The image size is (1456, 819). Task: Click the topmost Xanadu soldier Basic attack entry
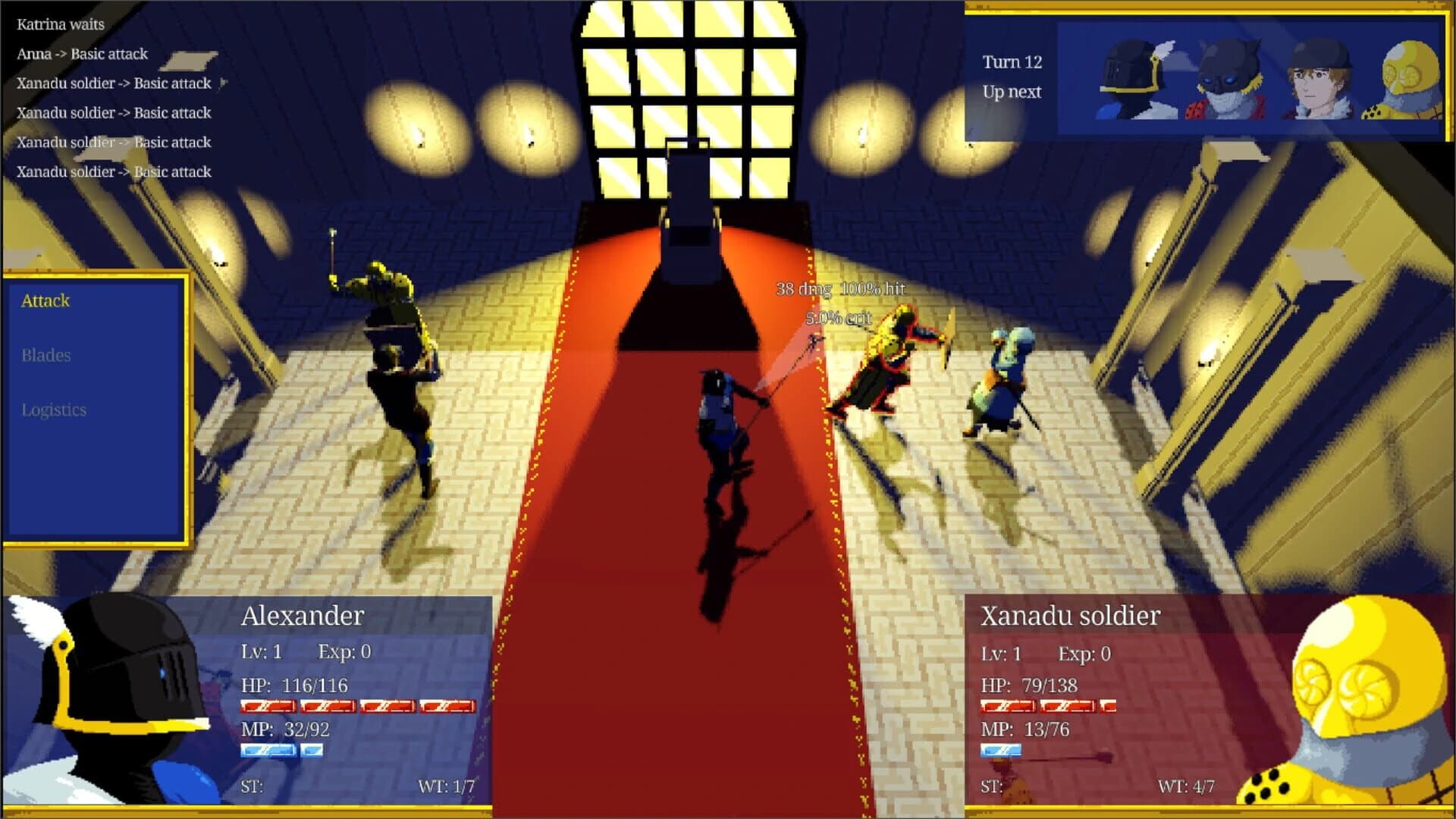coord(114,83)
